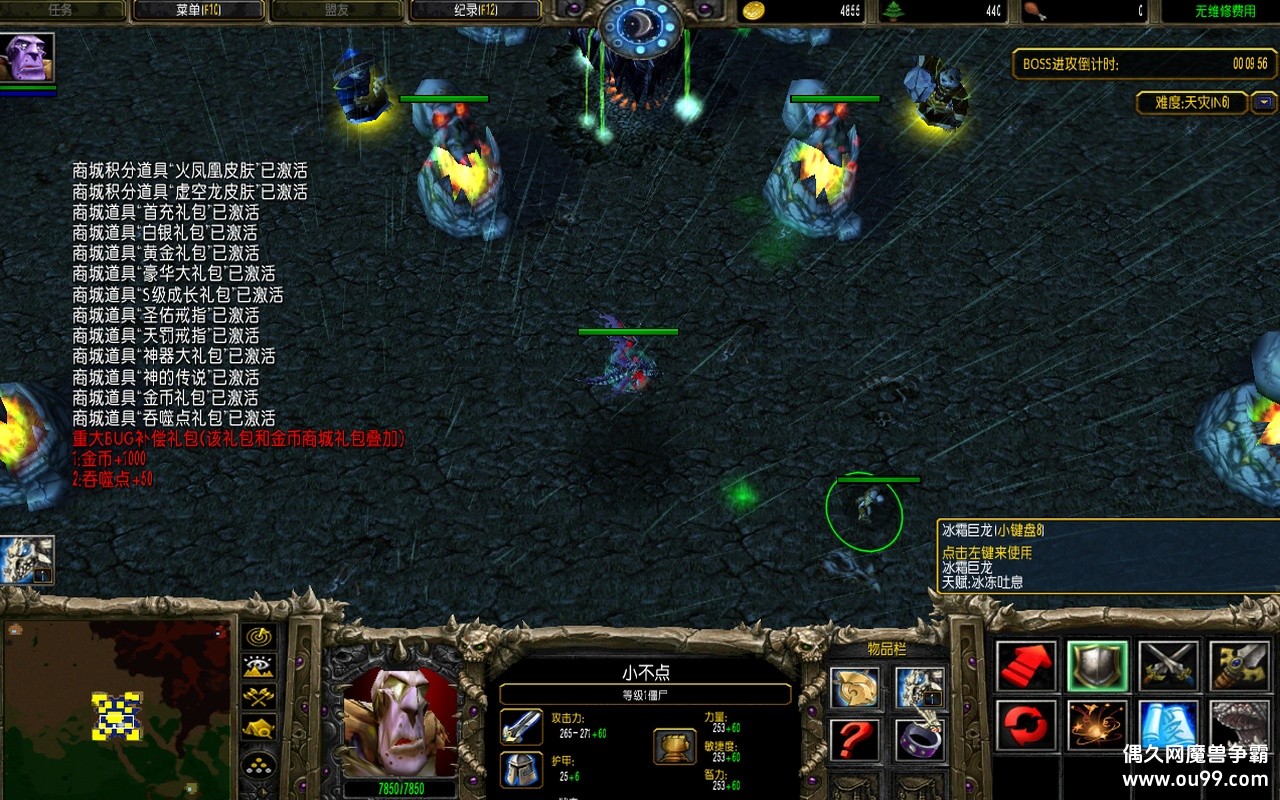
Task: Select the golden helmet inventory item
Action: pos(855,688)
